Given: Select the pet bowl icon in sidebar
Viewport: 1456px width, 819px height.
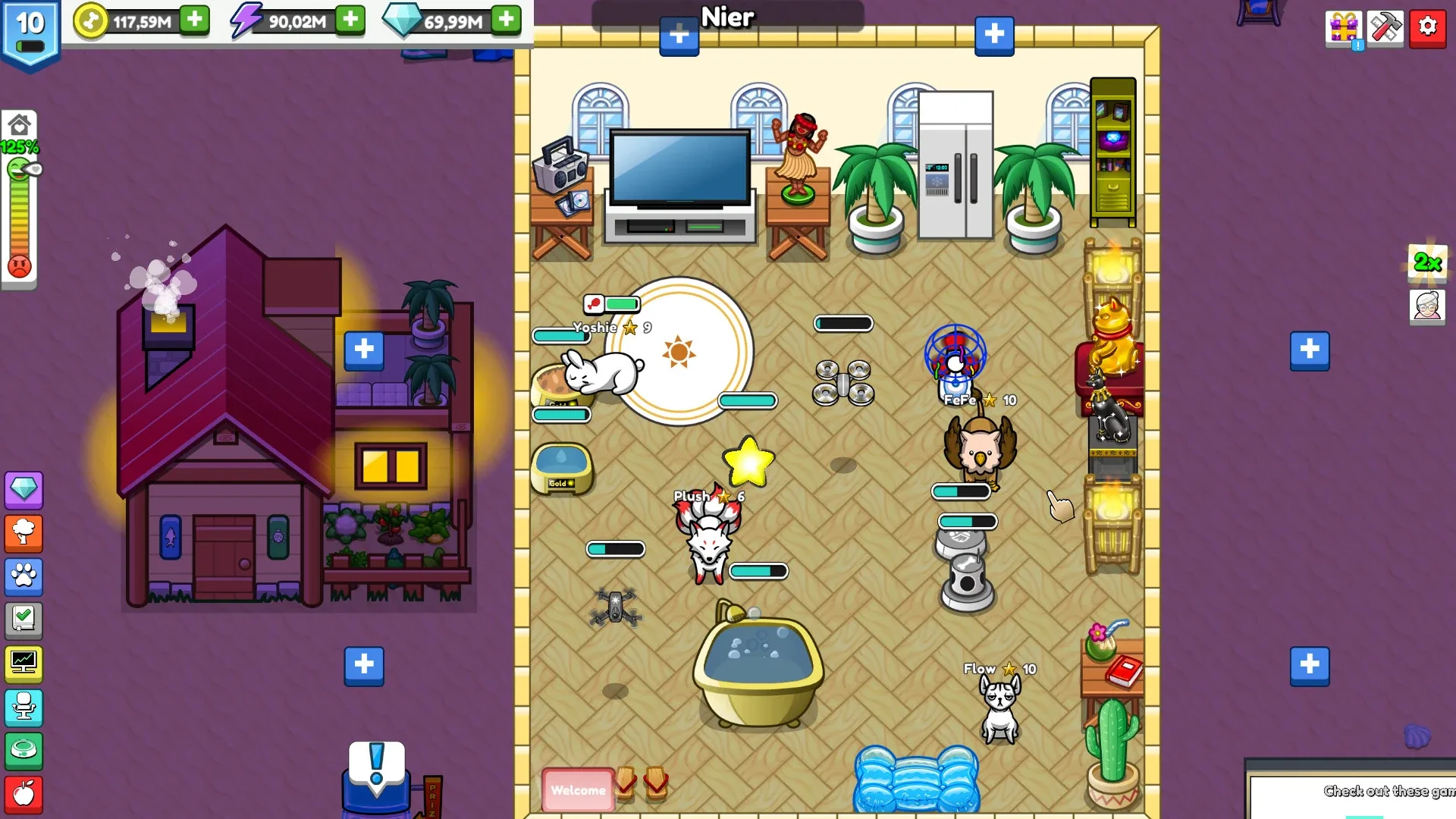Looking at the screenshot, I should click(x=24, y=751).
